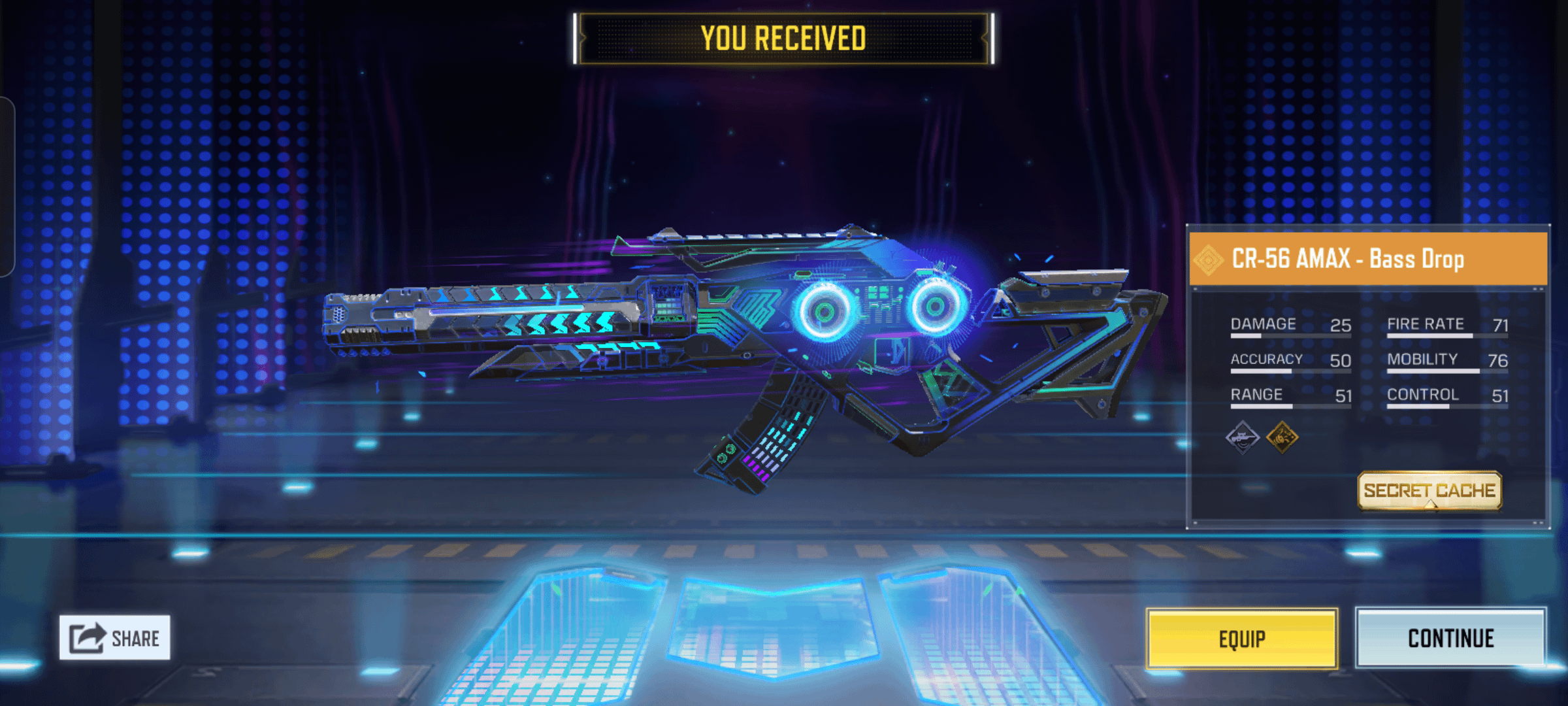Share the received weapon

coord(115,637)
